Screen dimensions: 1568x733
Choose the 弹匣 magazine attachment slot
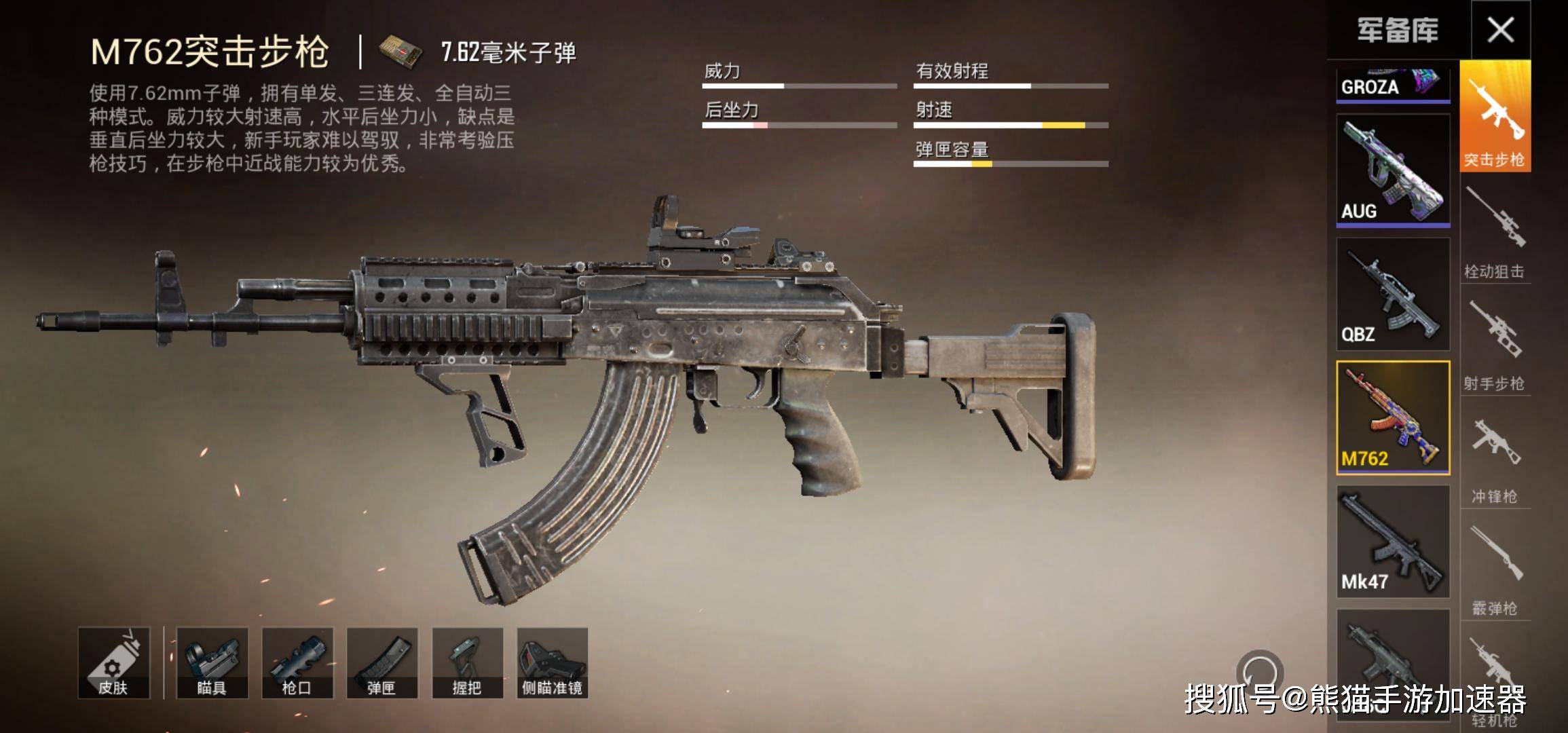[x=382, y=663]
